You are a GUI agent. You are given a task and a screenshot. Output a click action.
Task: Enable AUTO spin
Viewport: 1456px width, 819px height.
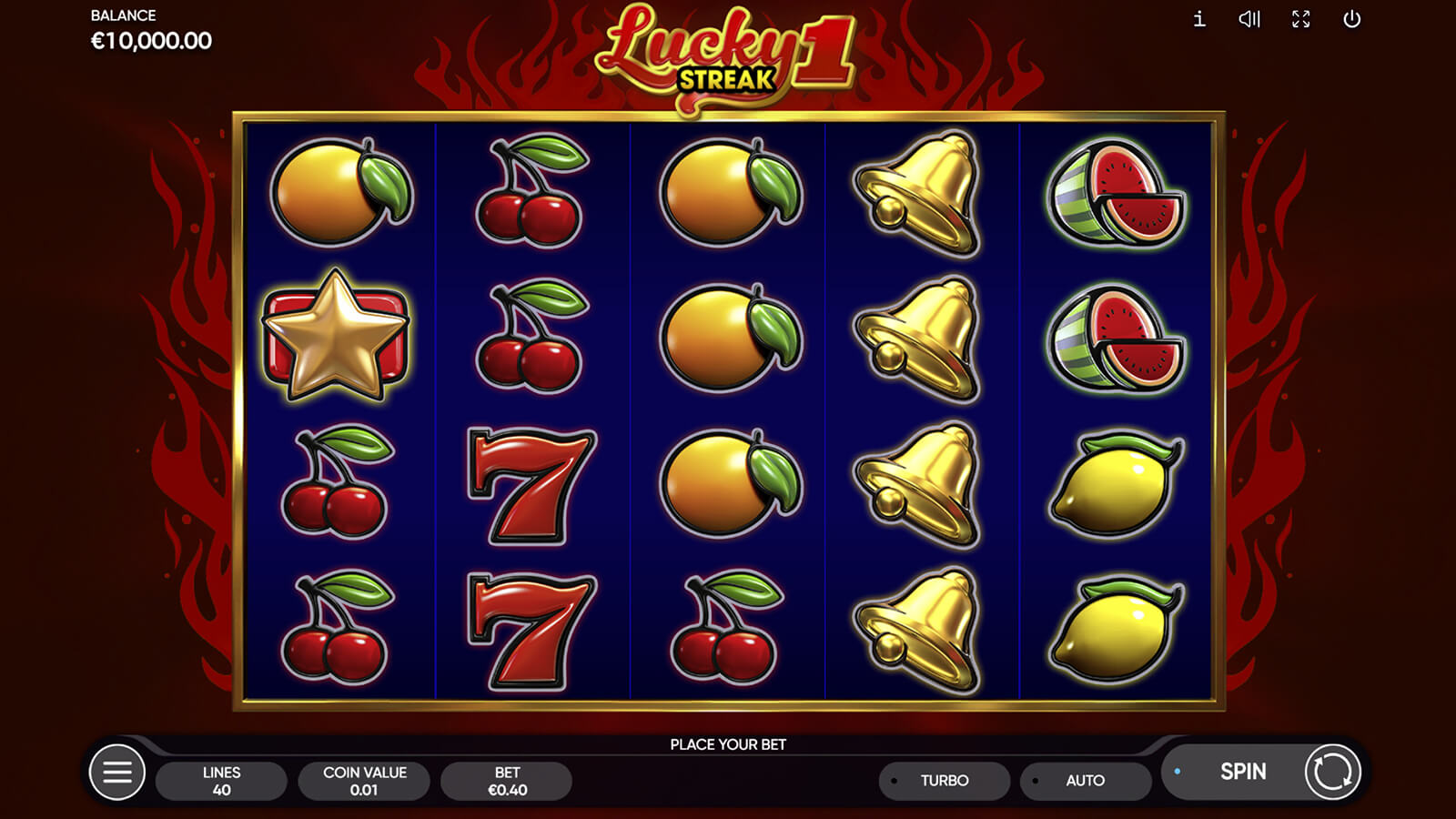click(1085, 781)
